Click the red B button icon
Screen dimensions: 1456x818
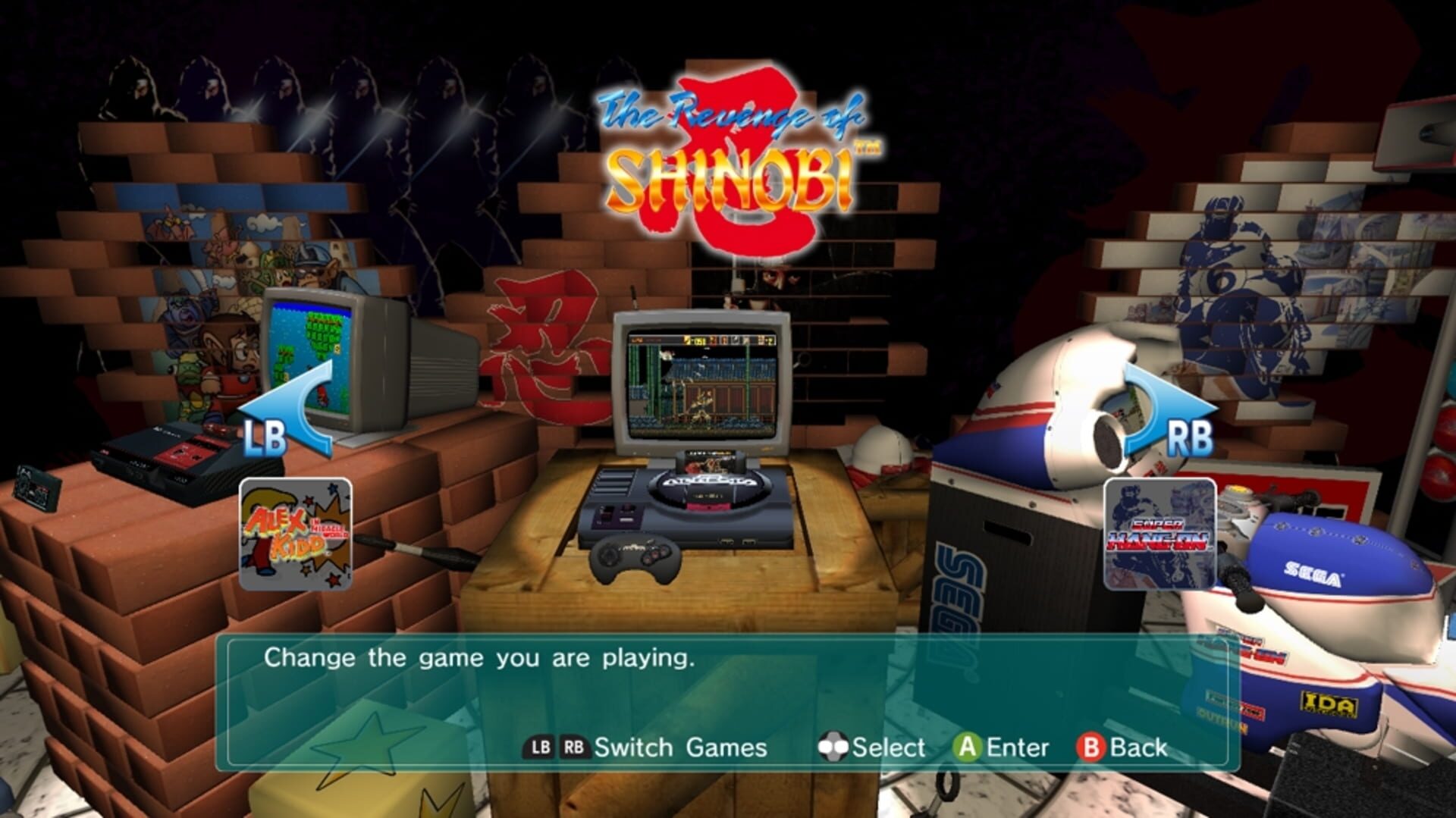pos(1090,747)
